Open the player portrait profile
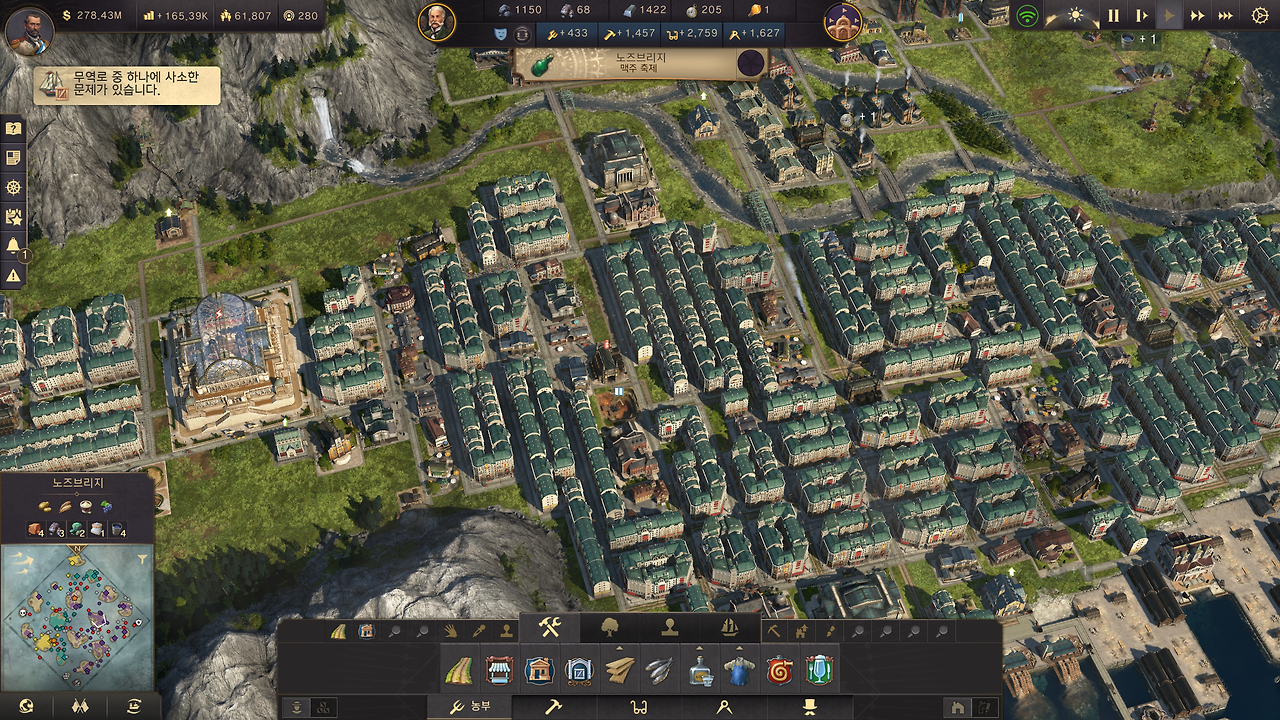This screenshot has height=720, width=1280. coord(29,30)
